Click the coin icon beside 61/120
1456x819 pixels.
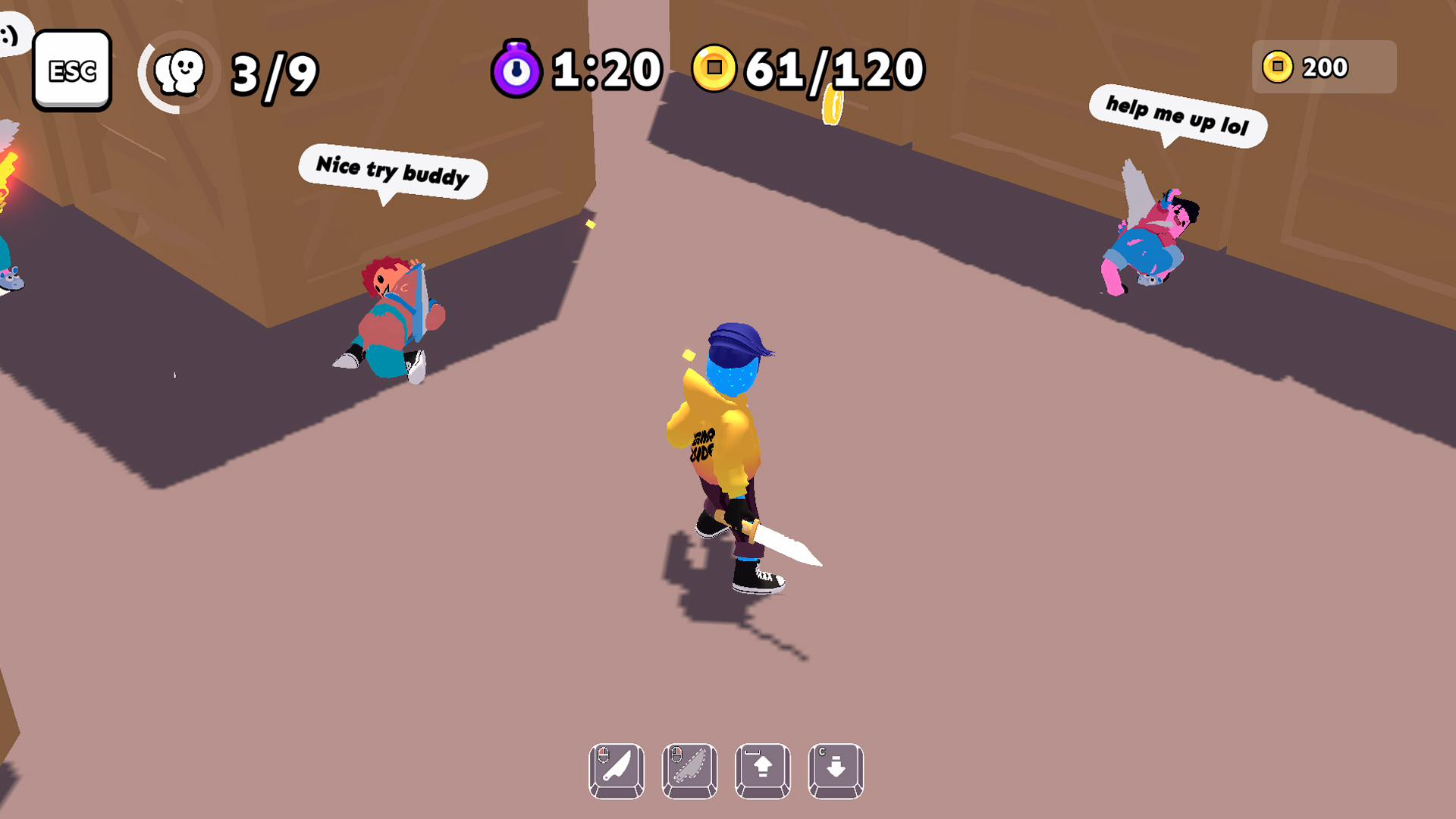click(716, 68)
